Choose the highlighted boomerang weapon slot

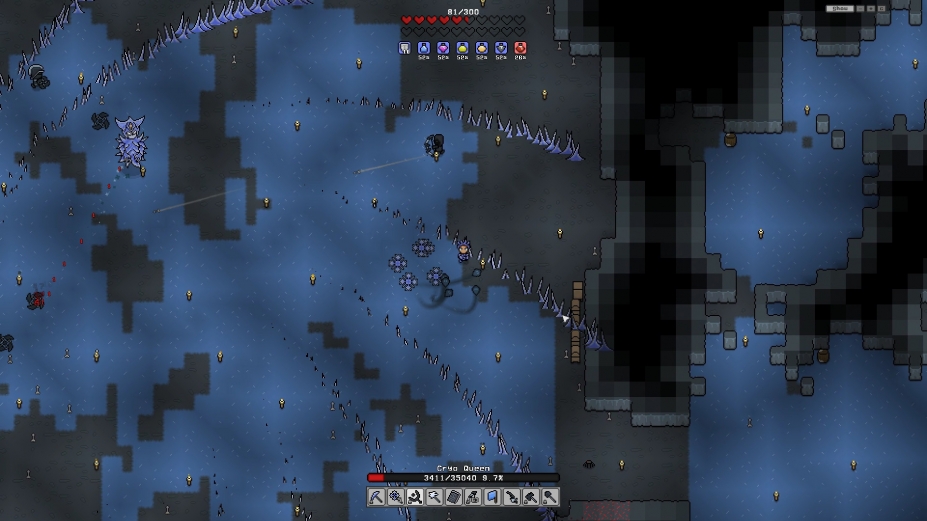coord(415,497)
